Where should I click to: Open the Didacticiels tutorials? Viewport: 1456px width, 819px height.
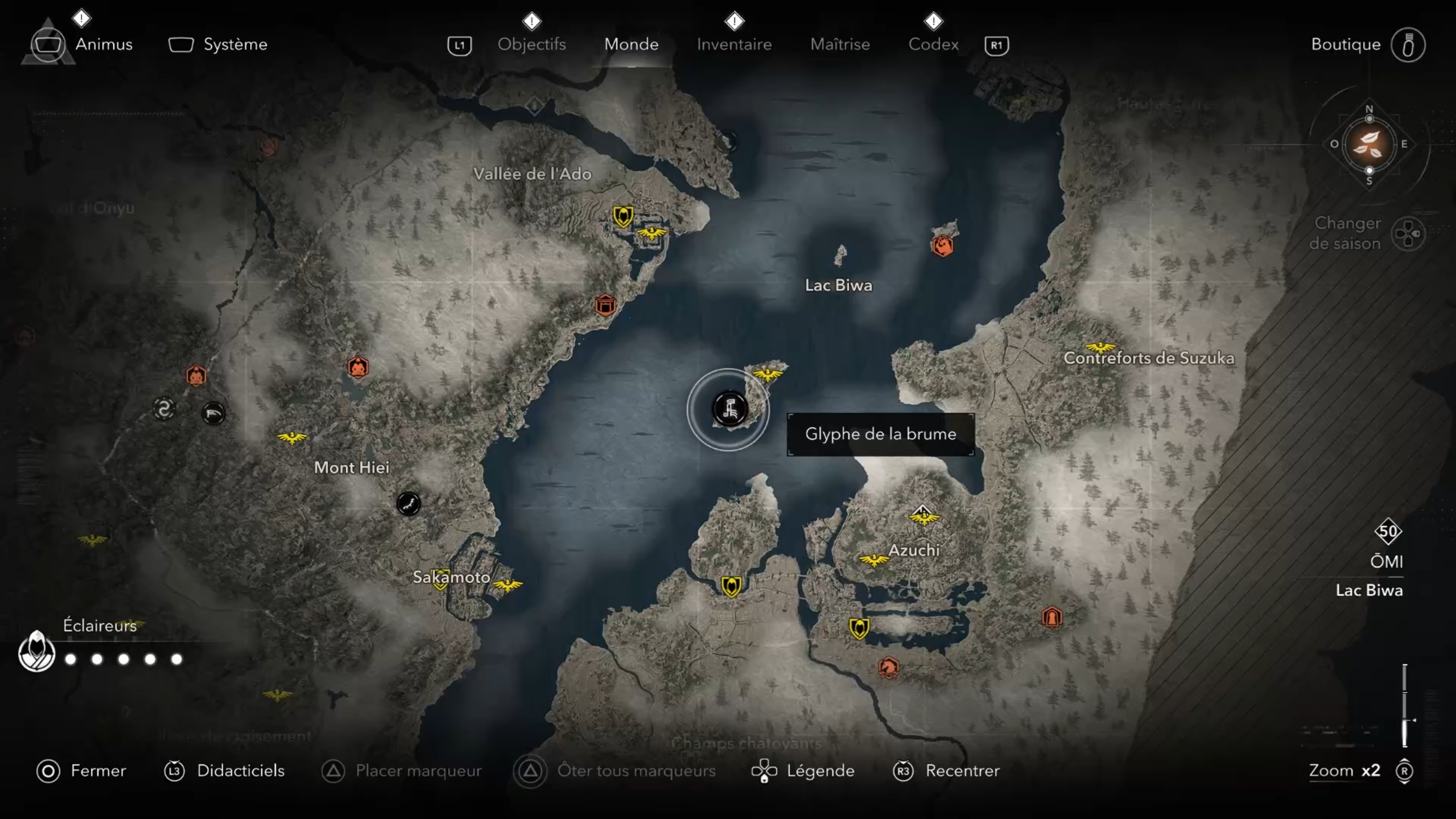pos(240,771)
